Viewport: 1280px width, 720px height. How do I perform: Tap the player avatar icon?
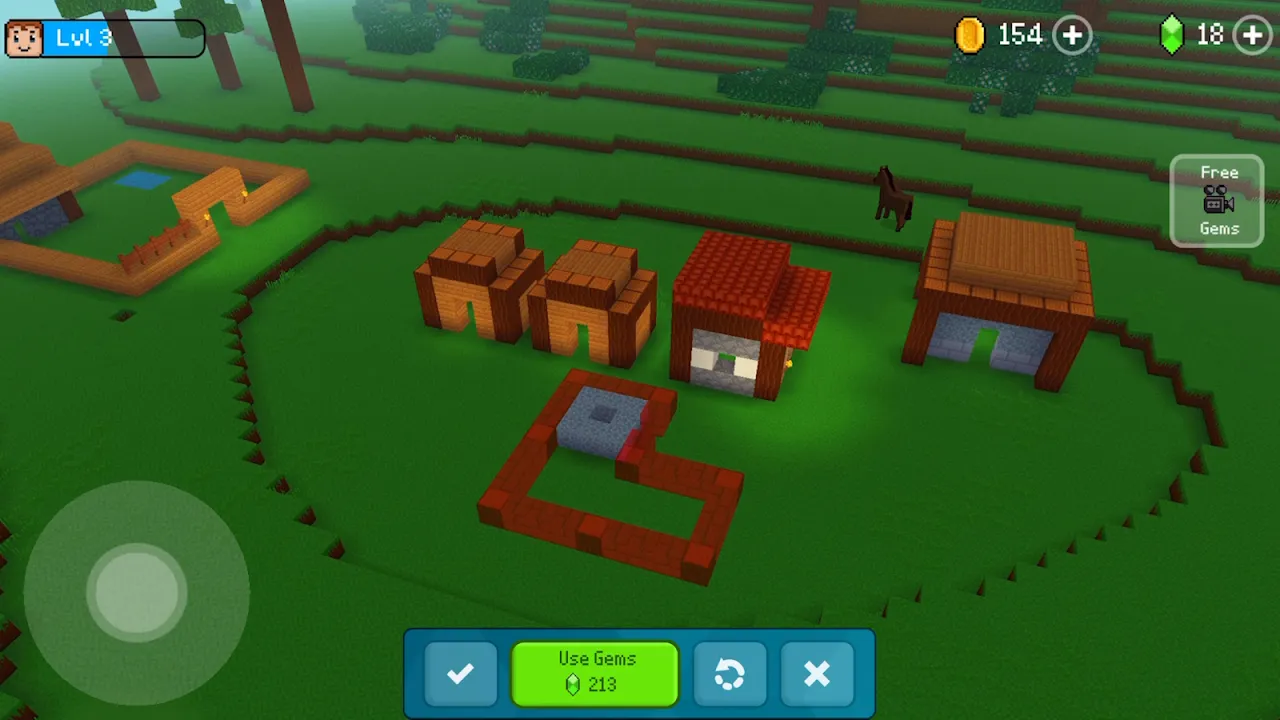[23, 37]
